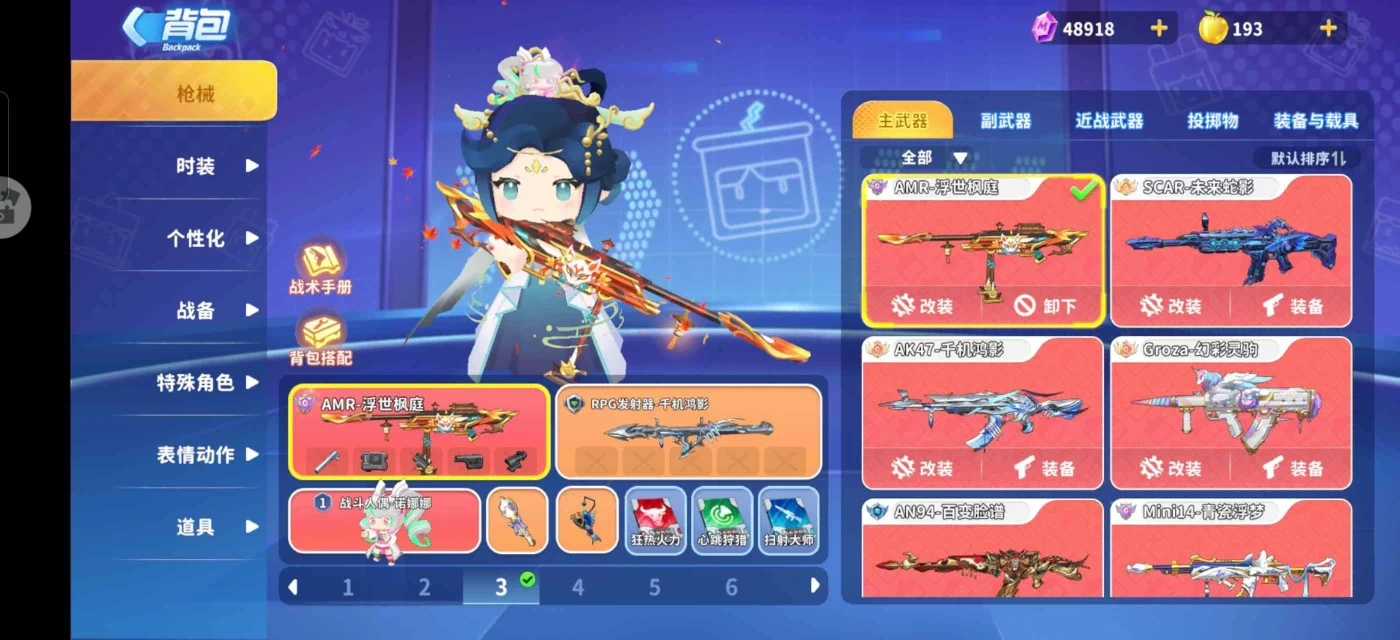The width and height of the screenshot is (1400, 640).
Task: Switch to loadout page 4
Action: (578, 587)
